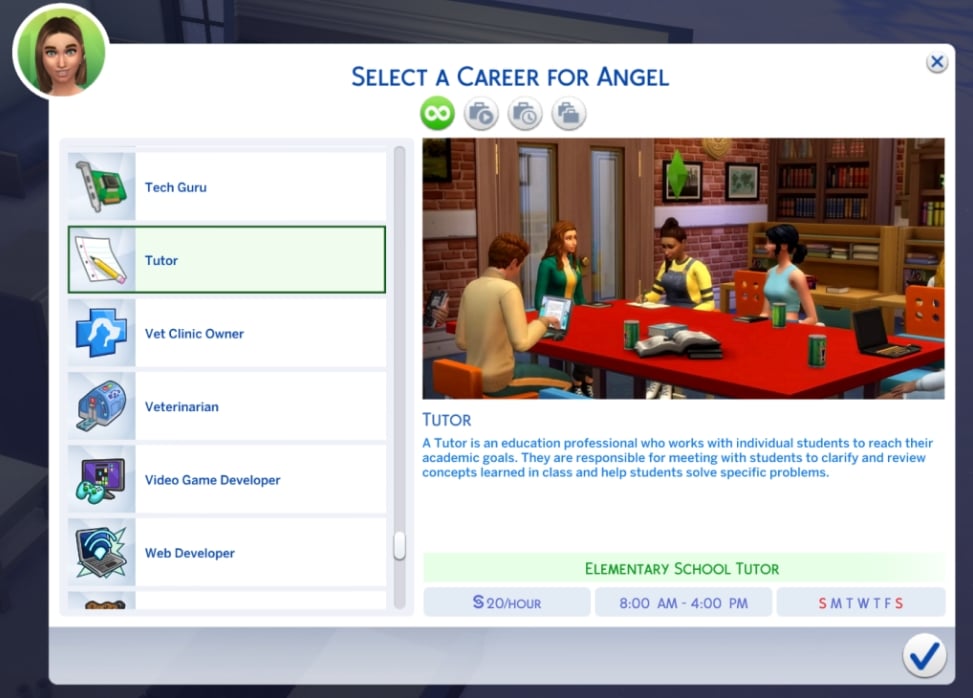Click the career list scrollbar handle
The width and height of the screenshot is (973, 698).
400,546
